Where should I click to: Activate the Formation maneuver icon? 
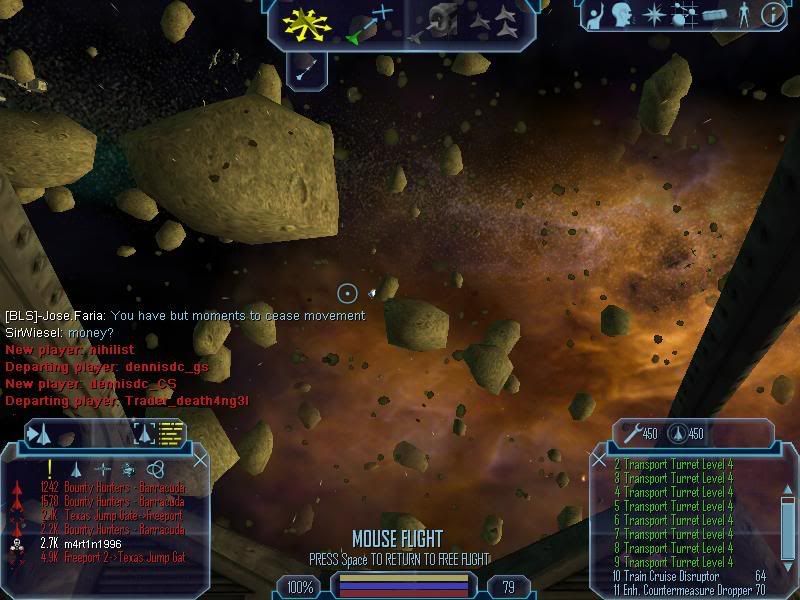[496, 24]
